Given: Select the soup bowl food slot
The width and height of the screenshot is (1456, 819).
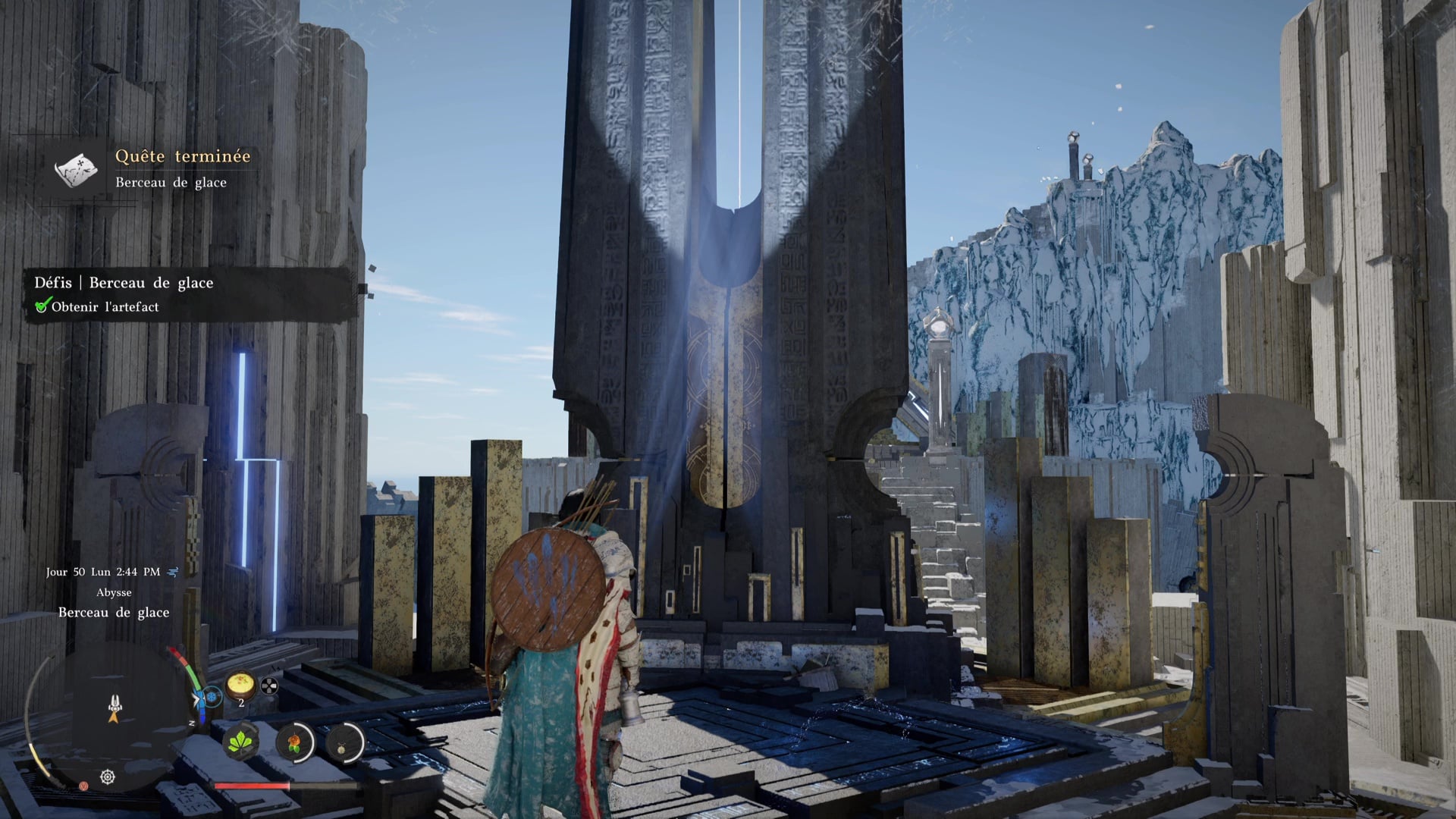Looking at the screenshot, I should [241, 685].
